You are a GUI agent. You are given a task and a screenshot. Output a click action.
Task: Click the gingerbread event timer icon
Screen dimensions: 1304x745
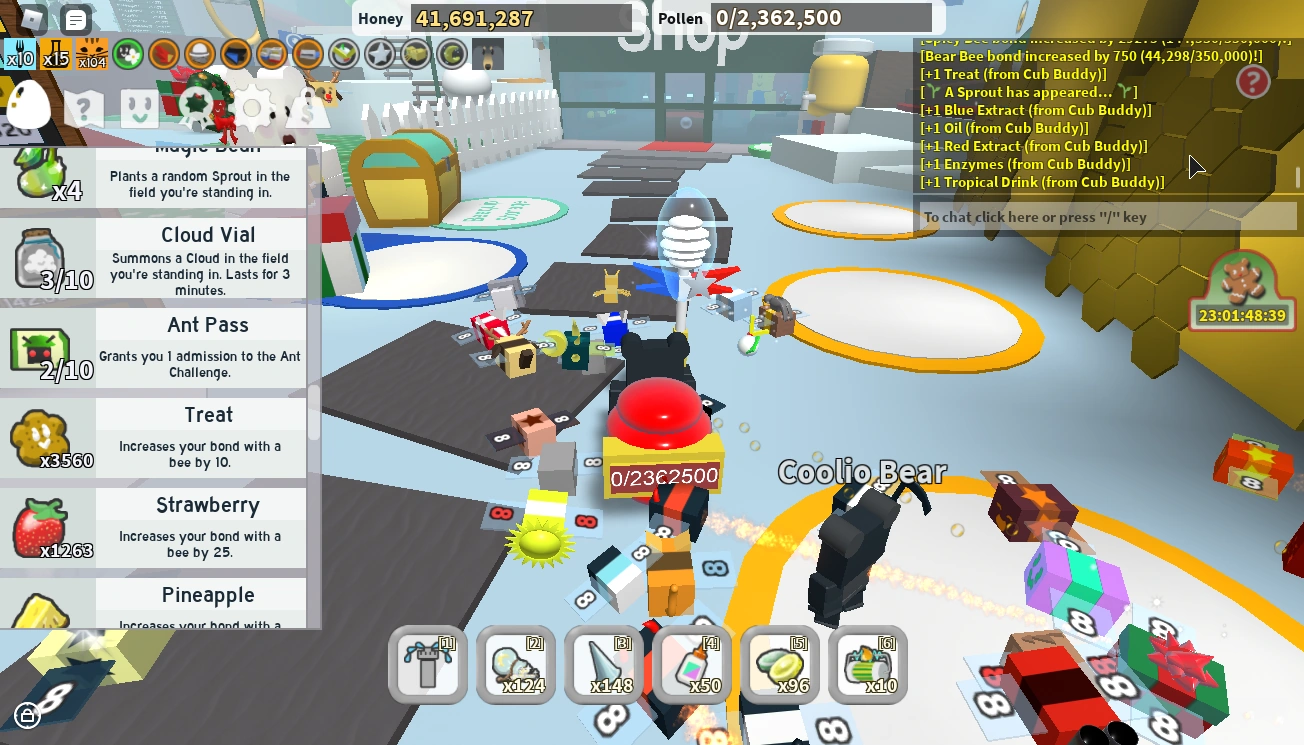1240,288
